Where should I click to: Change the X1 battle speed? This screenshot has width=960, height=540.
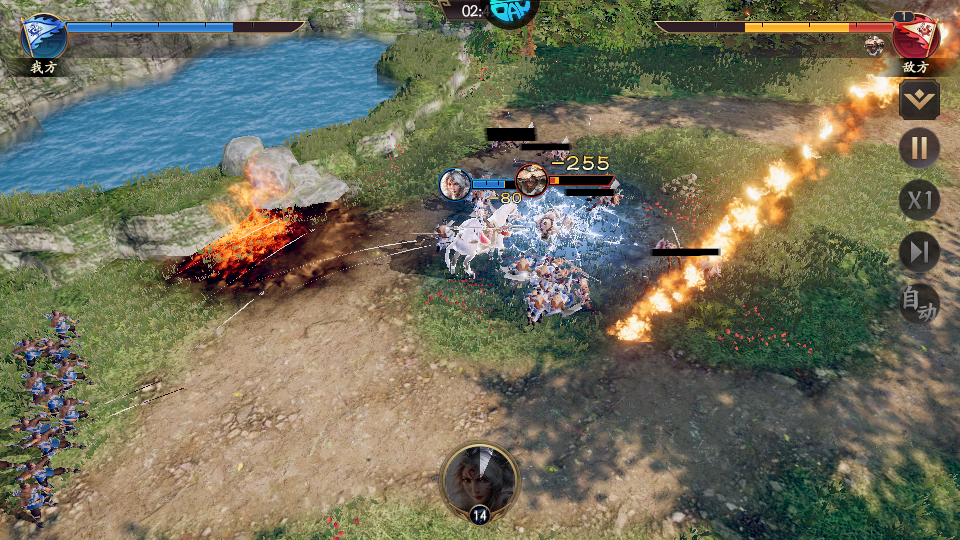click(919, 201)
